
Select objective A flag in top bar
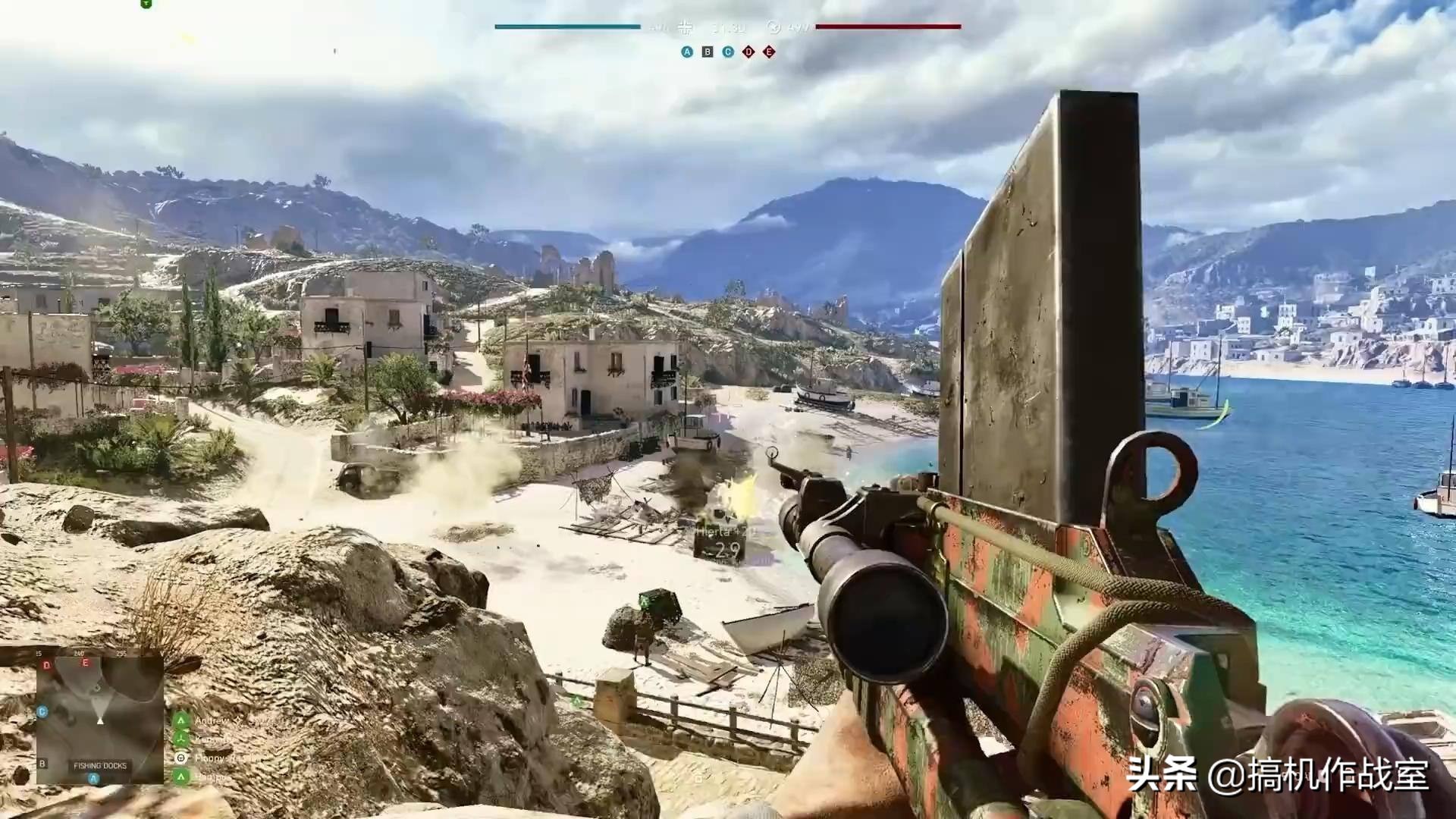[x=687, y=52]
